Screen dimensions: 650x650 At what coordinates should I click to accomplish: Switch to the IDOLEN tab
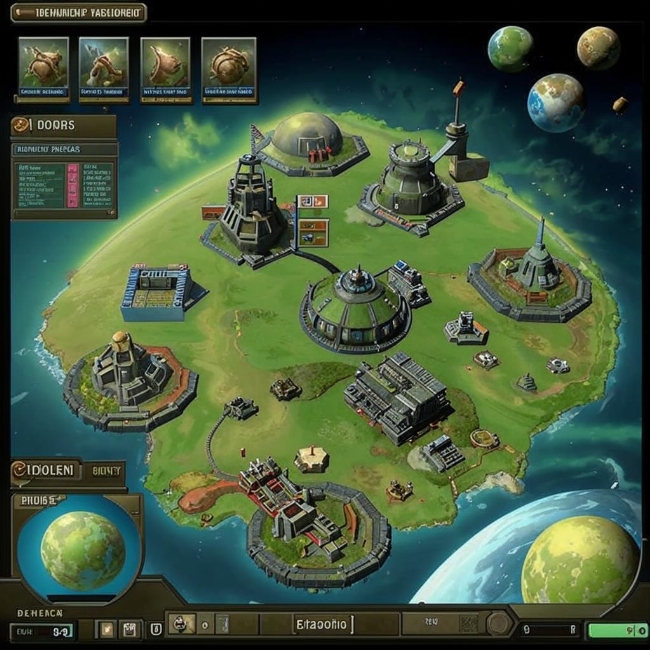click(x=43, y=469)
